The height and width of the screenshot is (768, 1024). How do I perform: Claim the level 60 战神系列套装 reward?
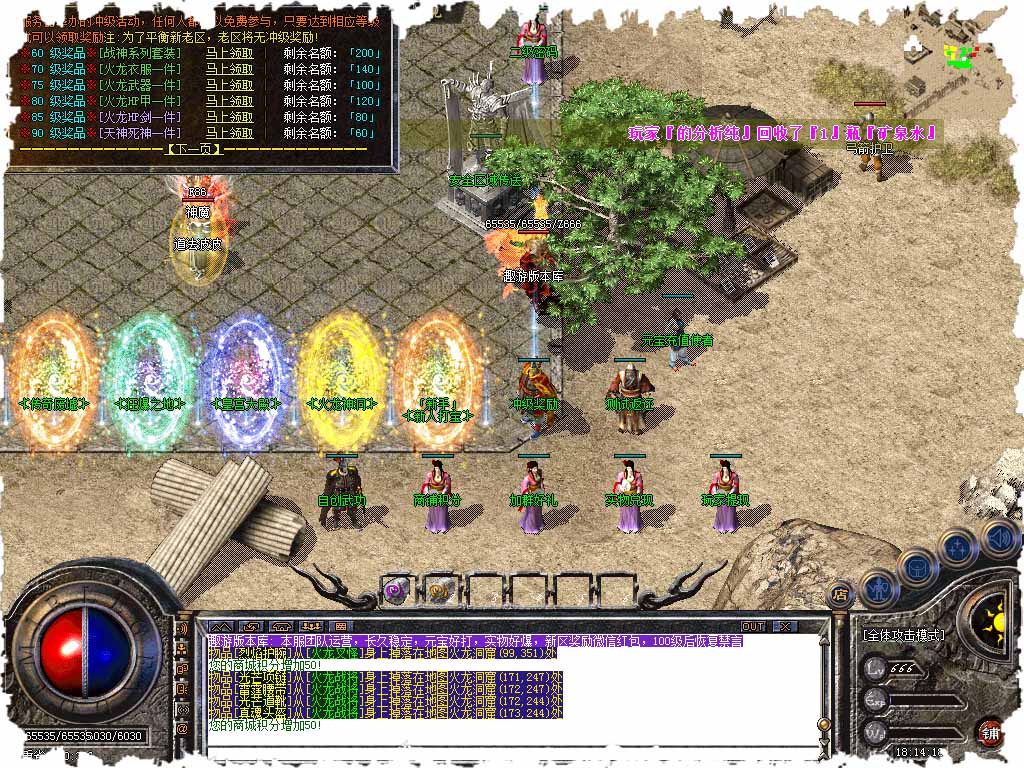(x=229, y=54)
